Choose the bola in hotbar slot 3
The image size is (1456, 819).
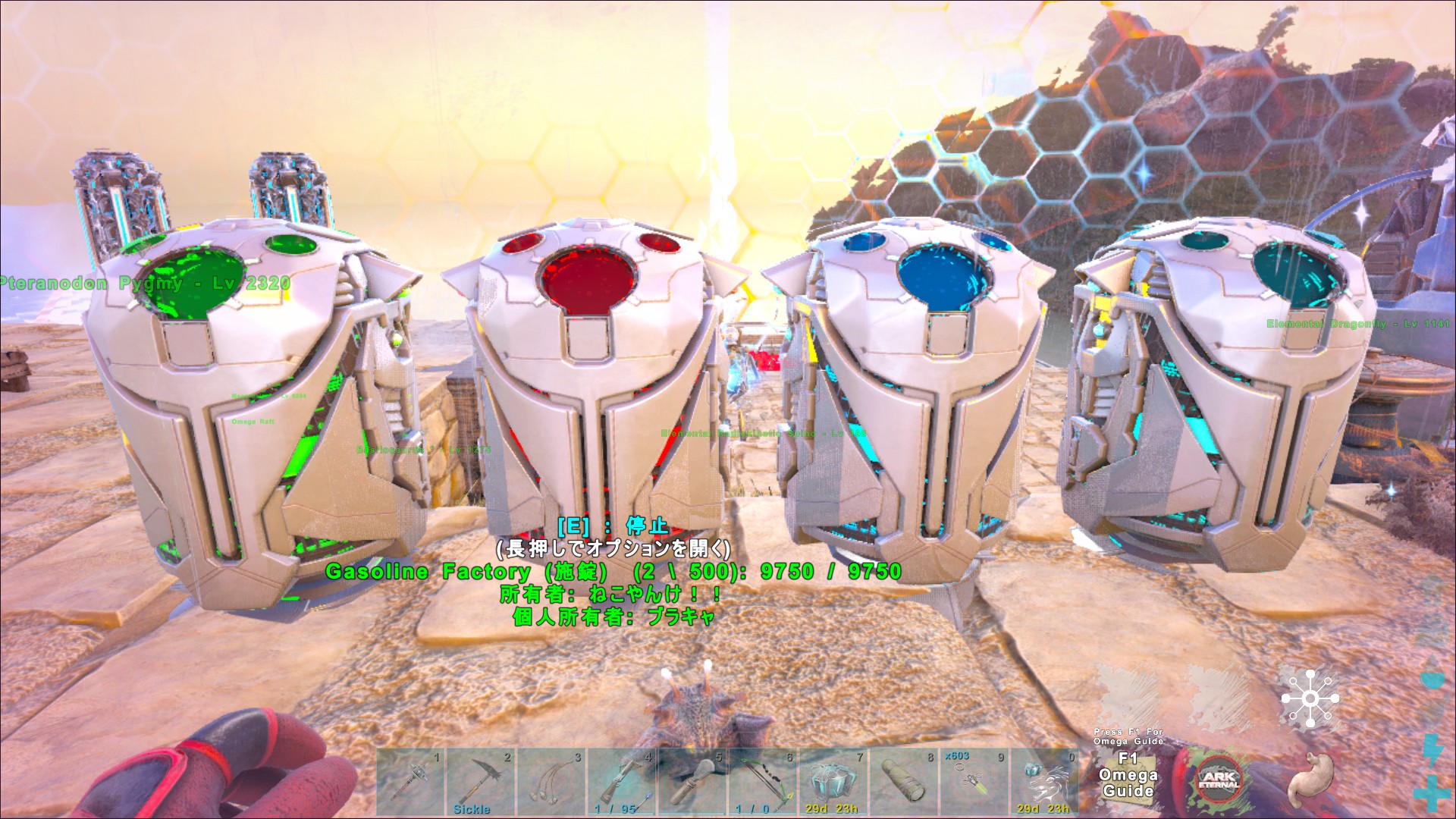pos(551,781)
